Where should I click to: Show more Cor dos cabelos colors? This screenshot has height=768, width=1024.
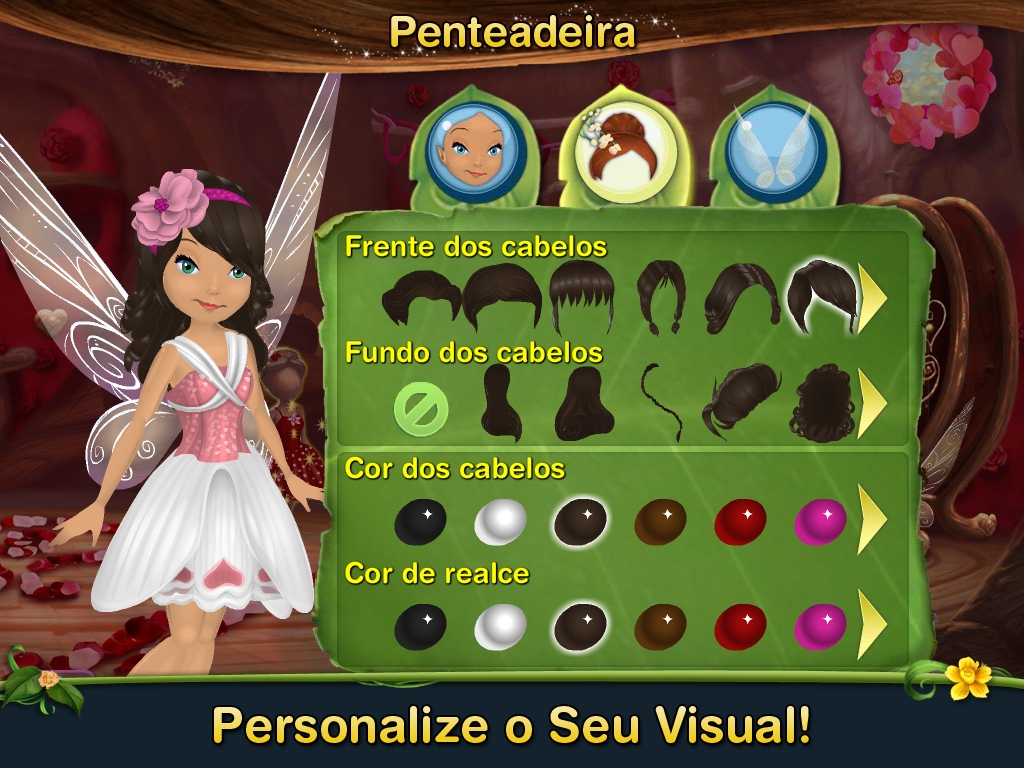(x=872, y=520)
